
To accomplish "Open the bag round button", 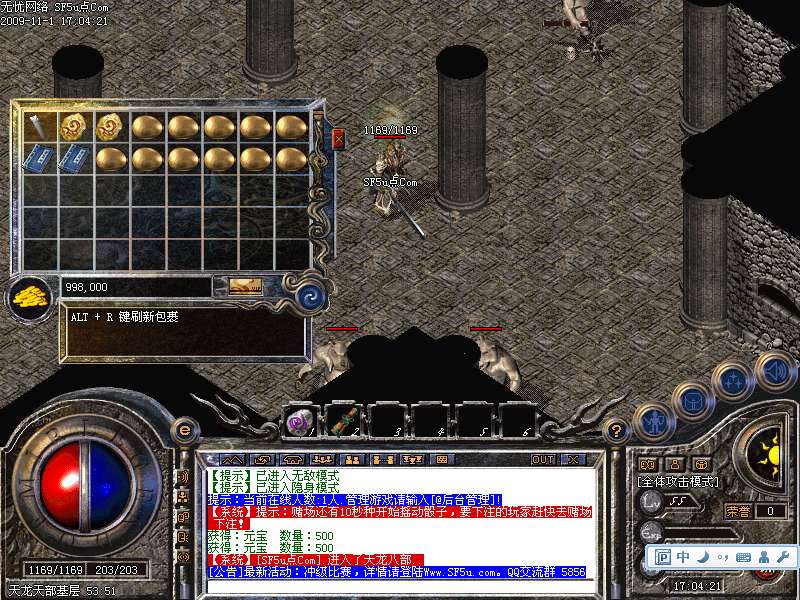I will click(x=693, y=402).
